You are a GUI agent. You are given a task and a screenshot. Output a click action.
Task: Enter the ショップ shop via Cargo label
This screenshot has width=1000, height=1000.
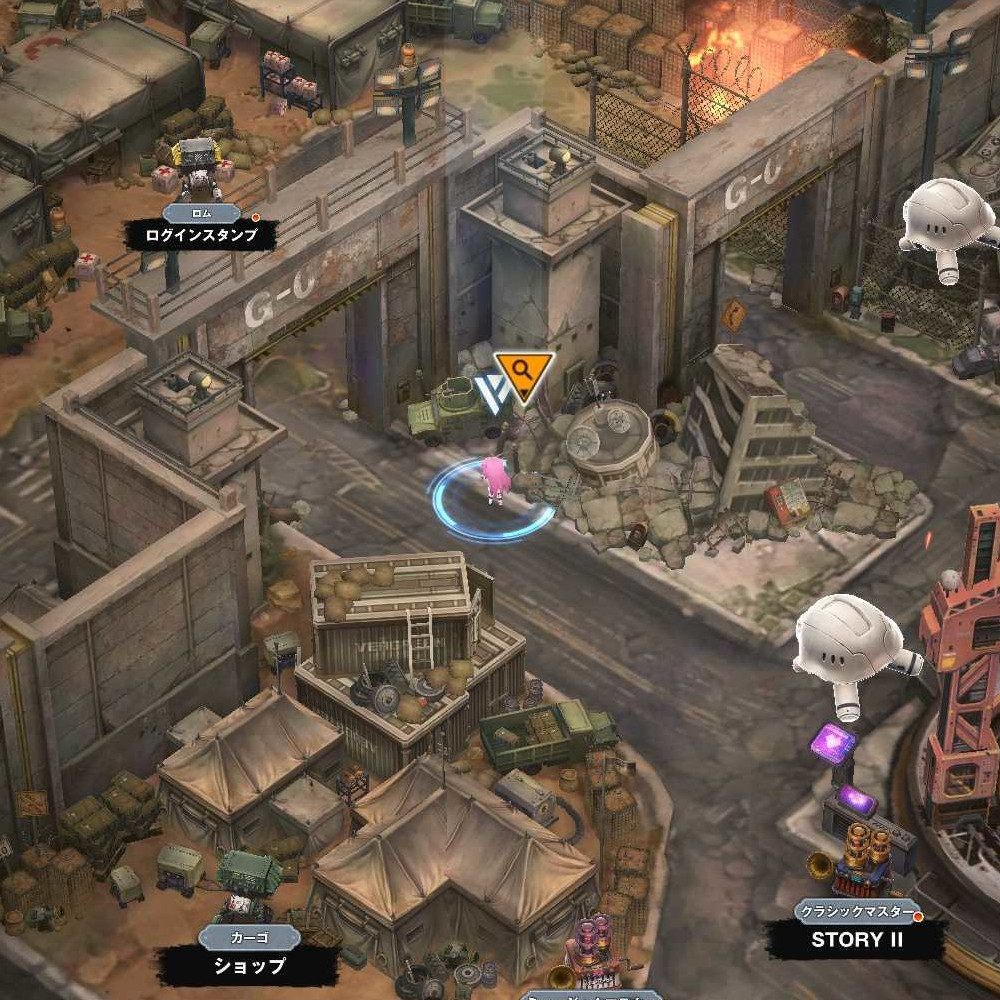pyautogui.click(x=249, y=966)
